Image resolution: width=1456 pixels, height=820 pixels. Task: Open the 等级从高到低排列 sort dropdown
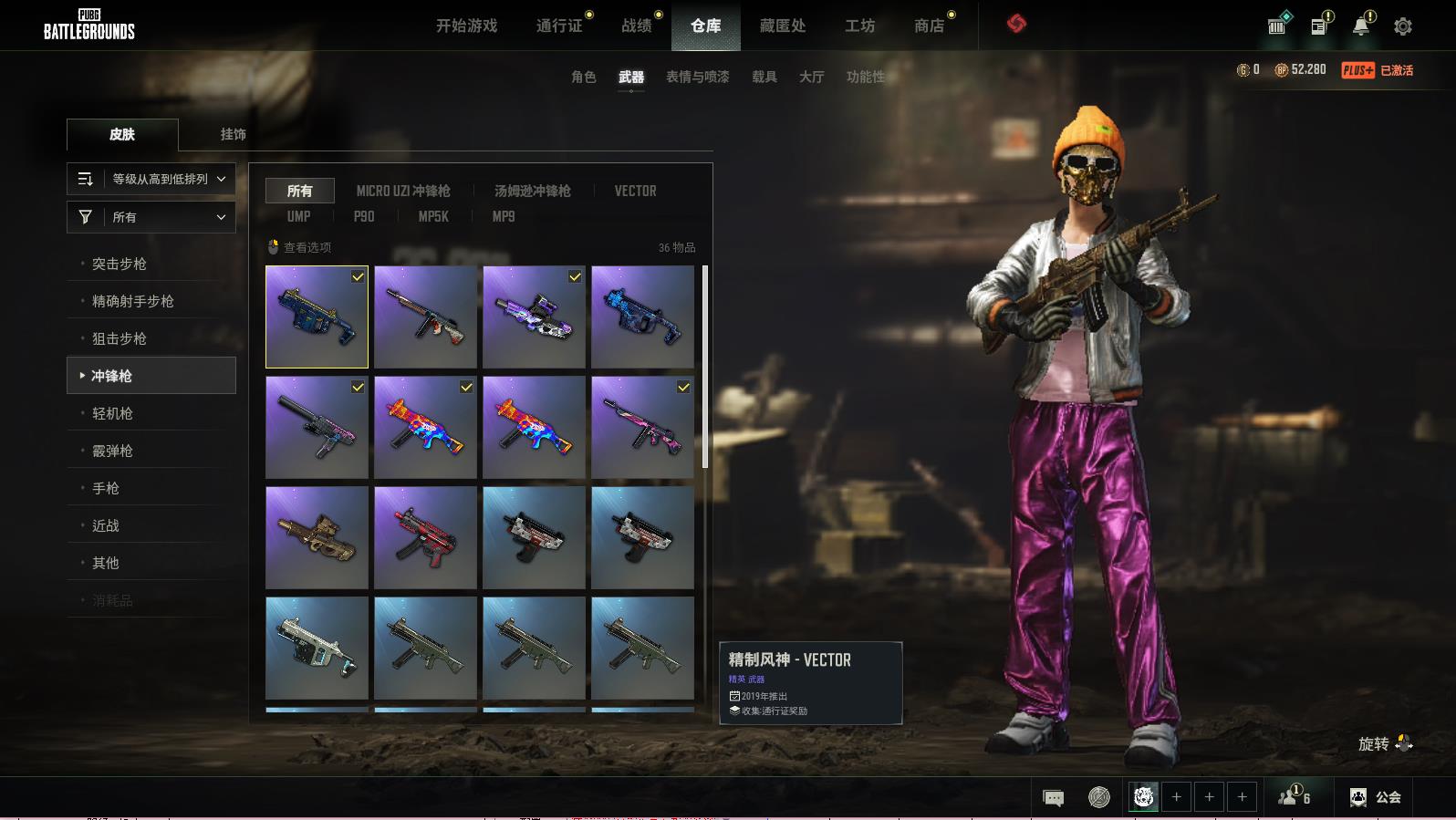[151, 179]
